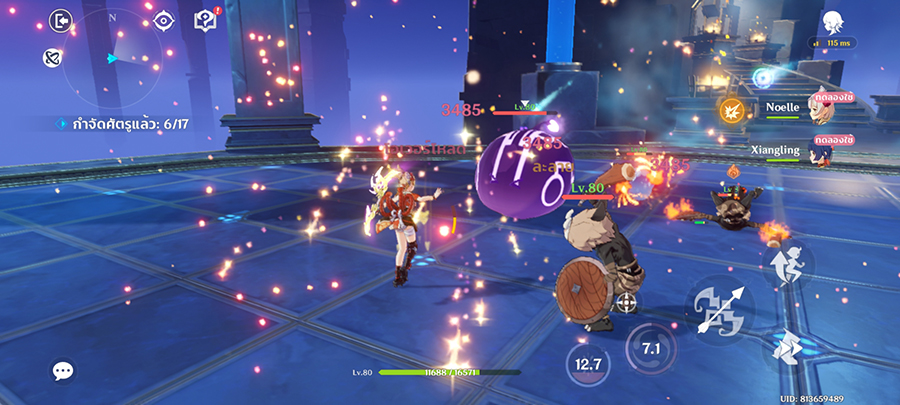
Task: Use the elemental skill showing 7.1 cooldown
Action: point(651,349)
